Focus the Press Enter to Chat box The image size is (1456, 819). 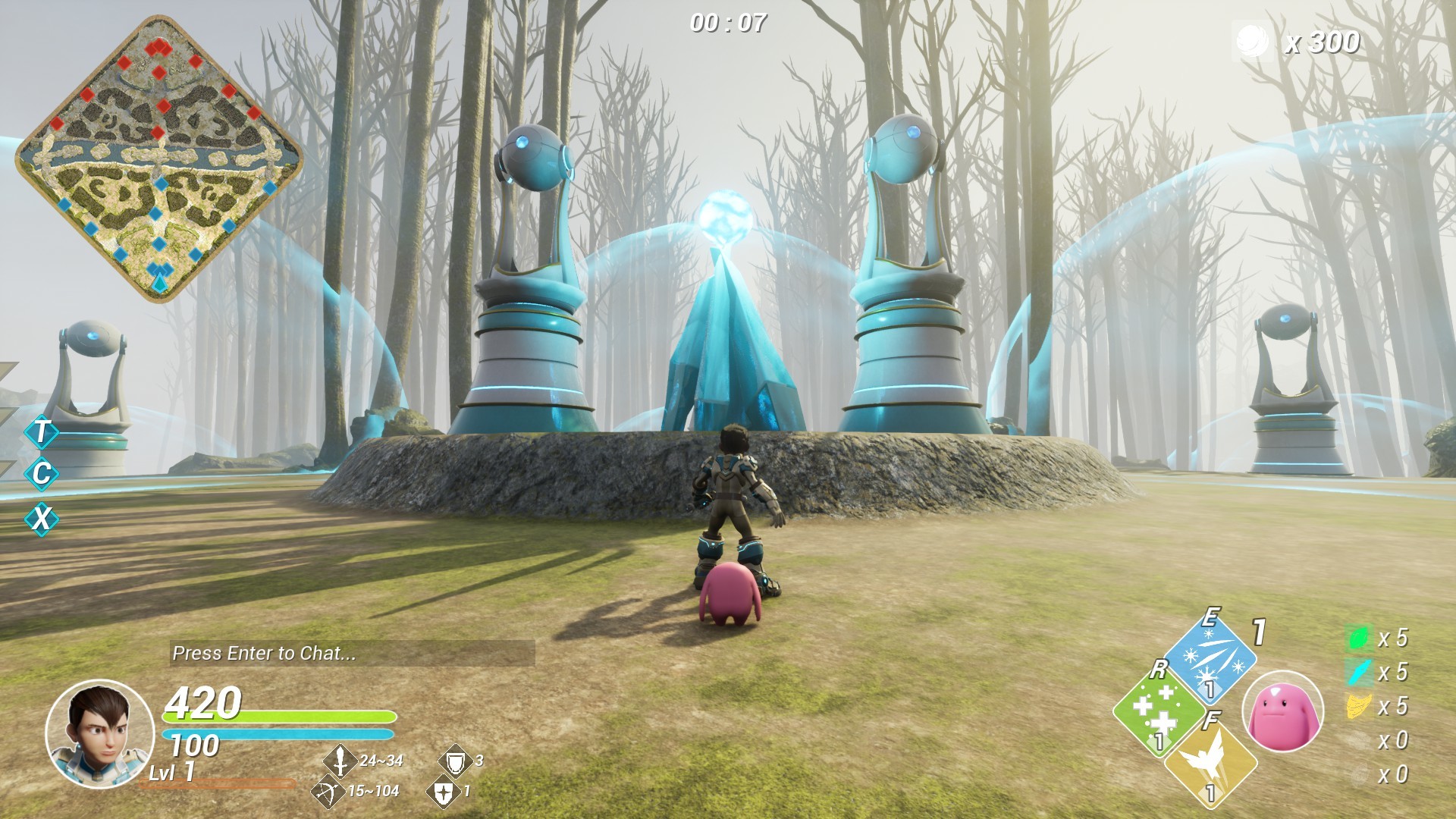[x=352, y=653]
